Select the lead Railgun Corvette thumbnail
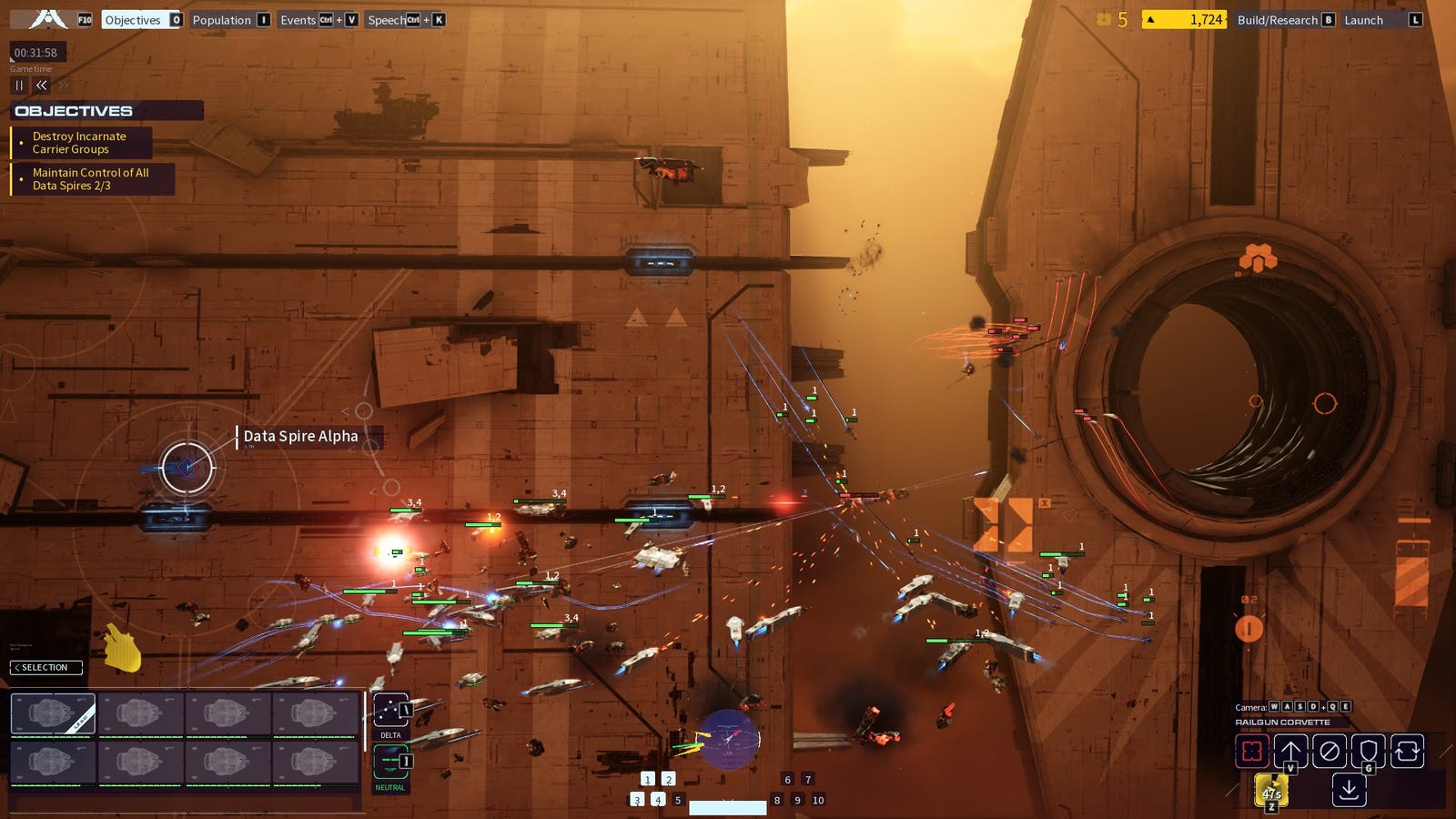The height and width of the screenshot is (819, 1456). (53, 714)
